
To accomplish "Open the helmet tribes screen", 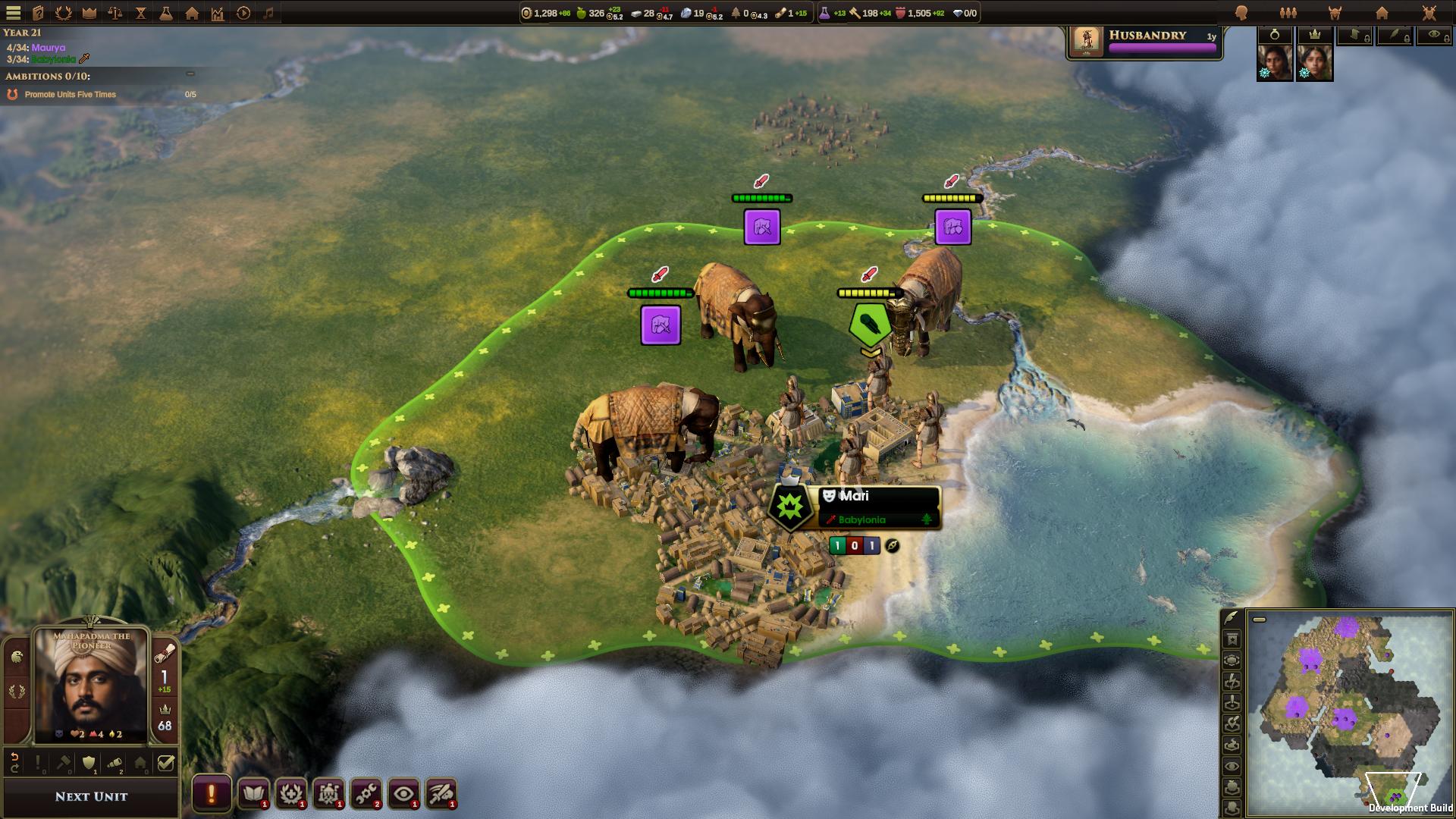I will tap(1334, 13).
